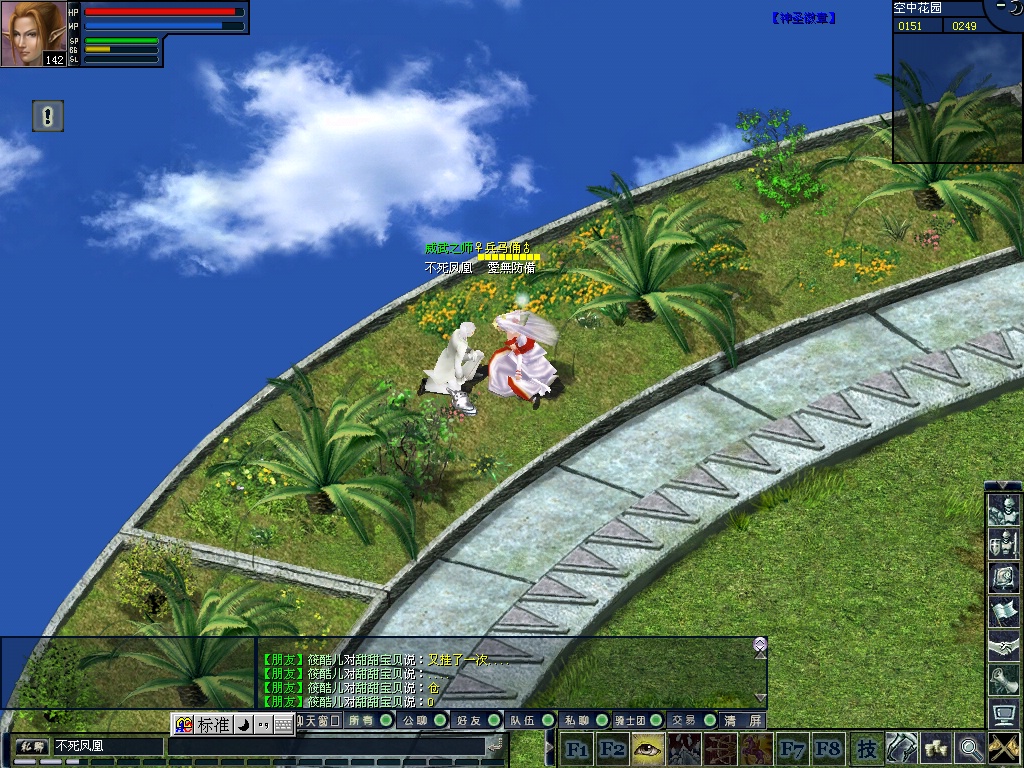
Task: Click the magnifying glass search icon
Action: (969, 747)
